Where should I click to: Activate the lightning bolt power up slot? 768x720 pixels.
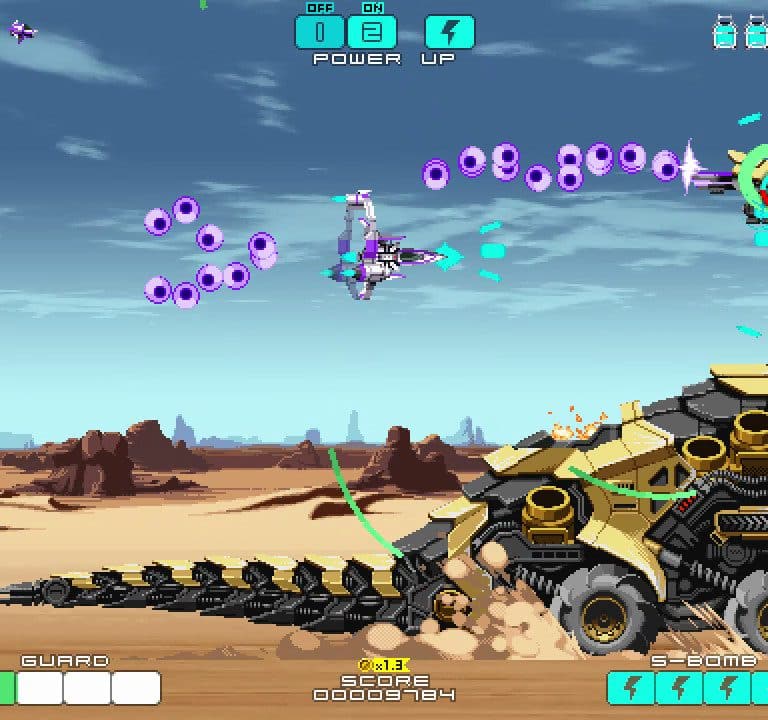pos(449,32)
